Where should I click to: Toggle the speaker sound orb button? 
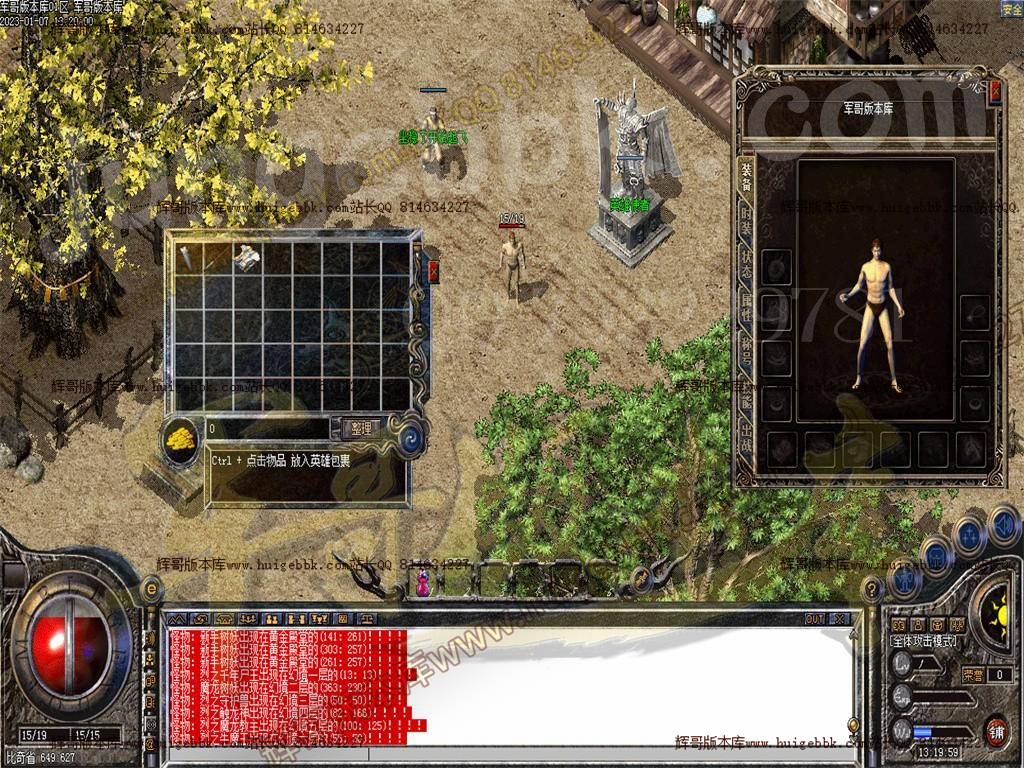point(1003,524)
